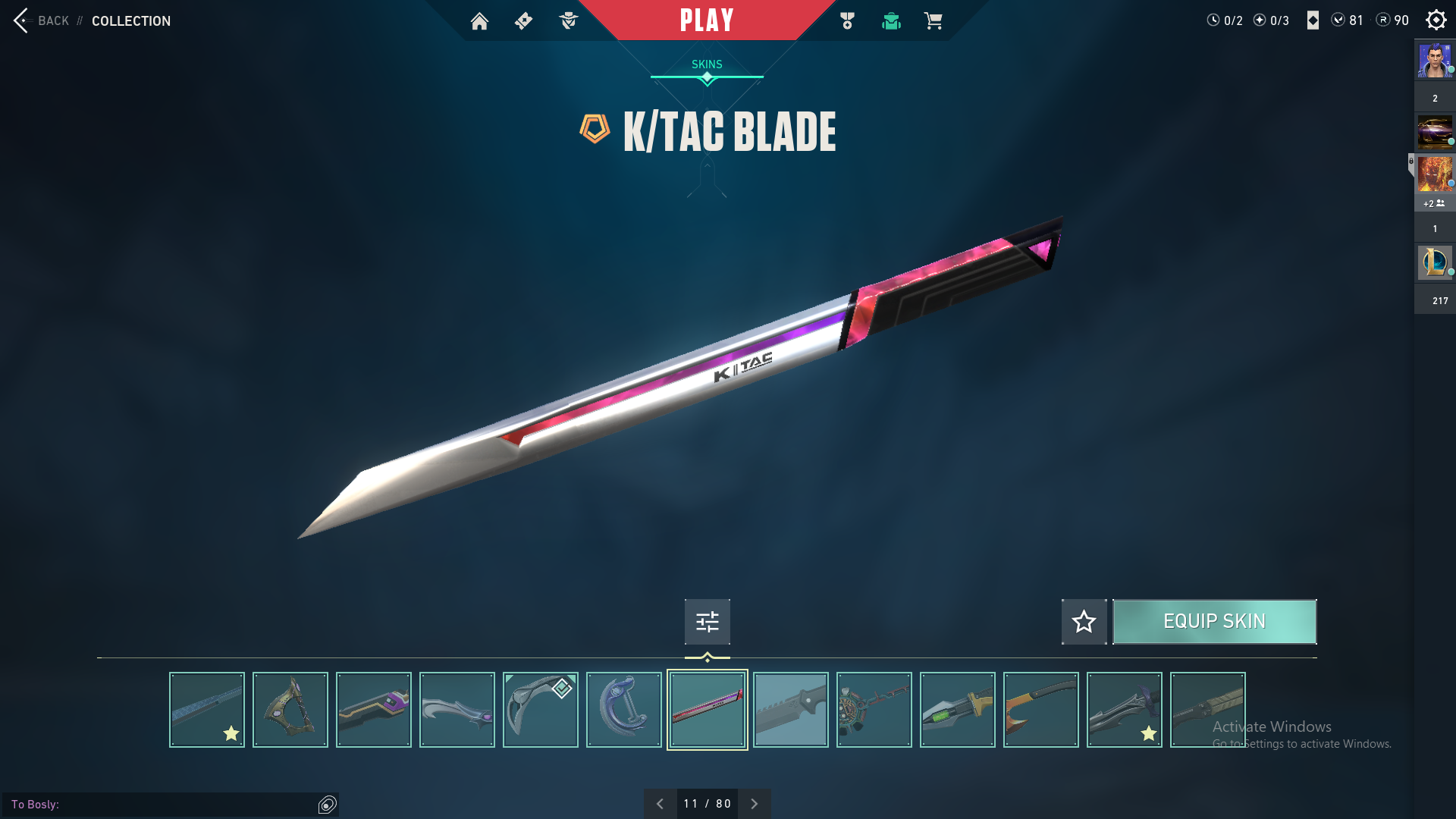
Task: Click the red PLAY button
Action: tap(706, 20)
